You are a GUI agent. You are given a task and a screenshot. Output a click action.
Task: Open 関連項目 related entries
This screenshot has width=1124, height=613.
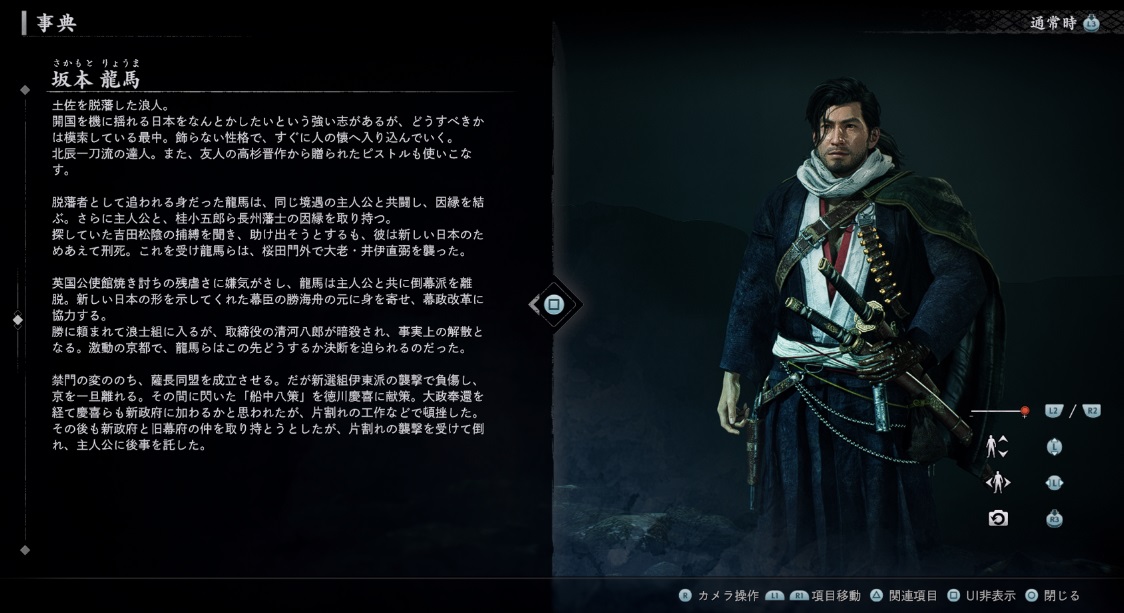point(905,596)
